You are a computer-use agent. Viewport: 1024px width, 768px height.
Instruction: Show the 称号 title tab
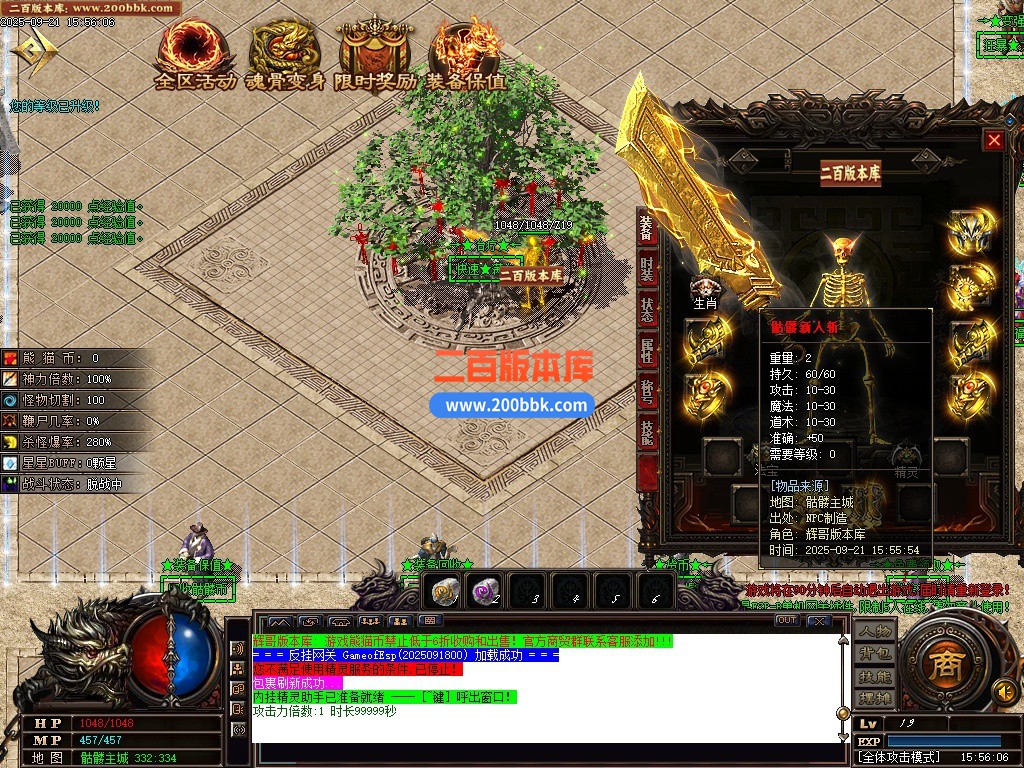coord(648,393)
